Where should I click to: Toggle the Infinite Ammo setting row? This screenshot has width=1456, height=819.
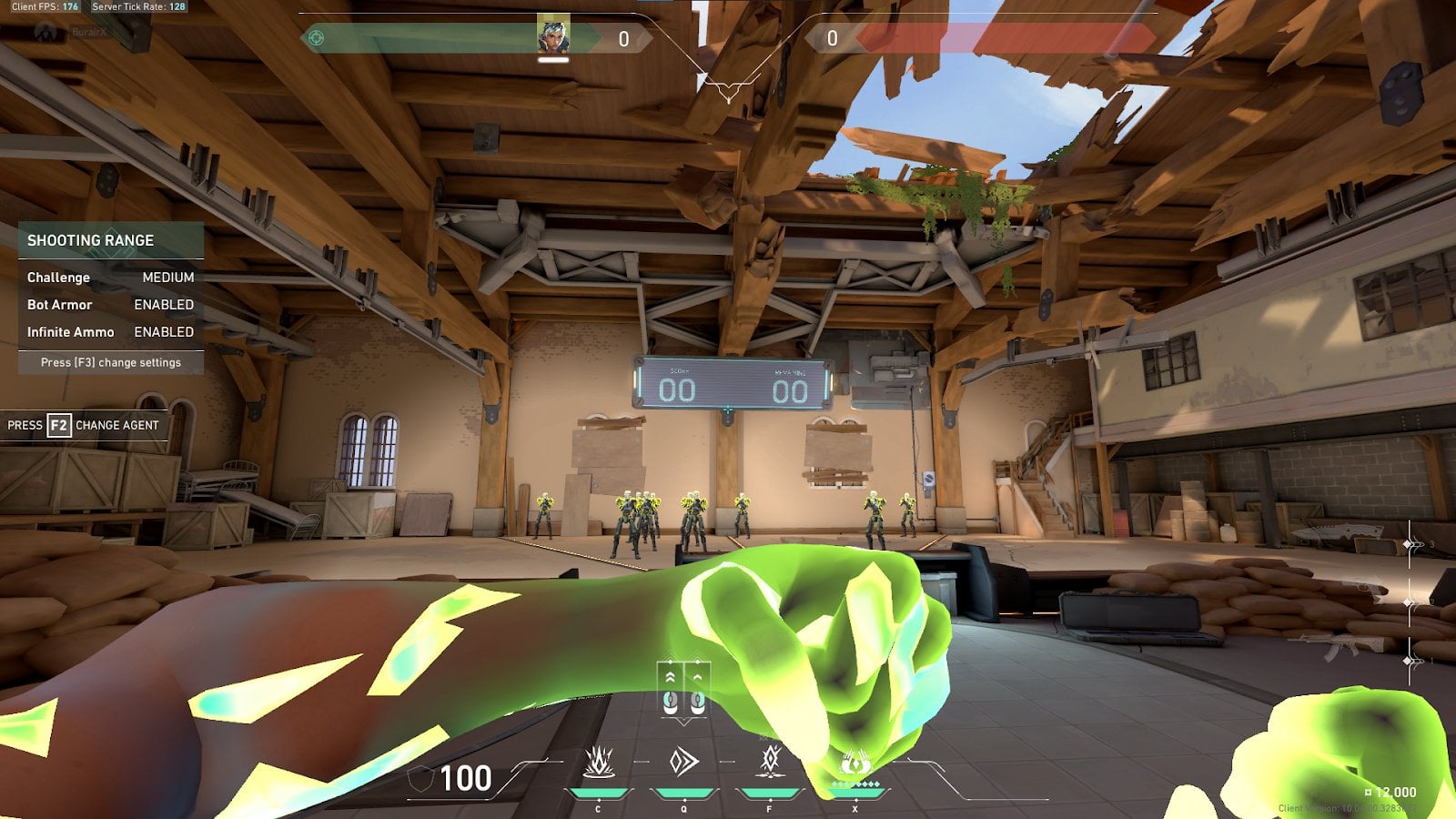click(x=110, y=332)
